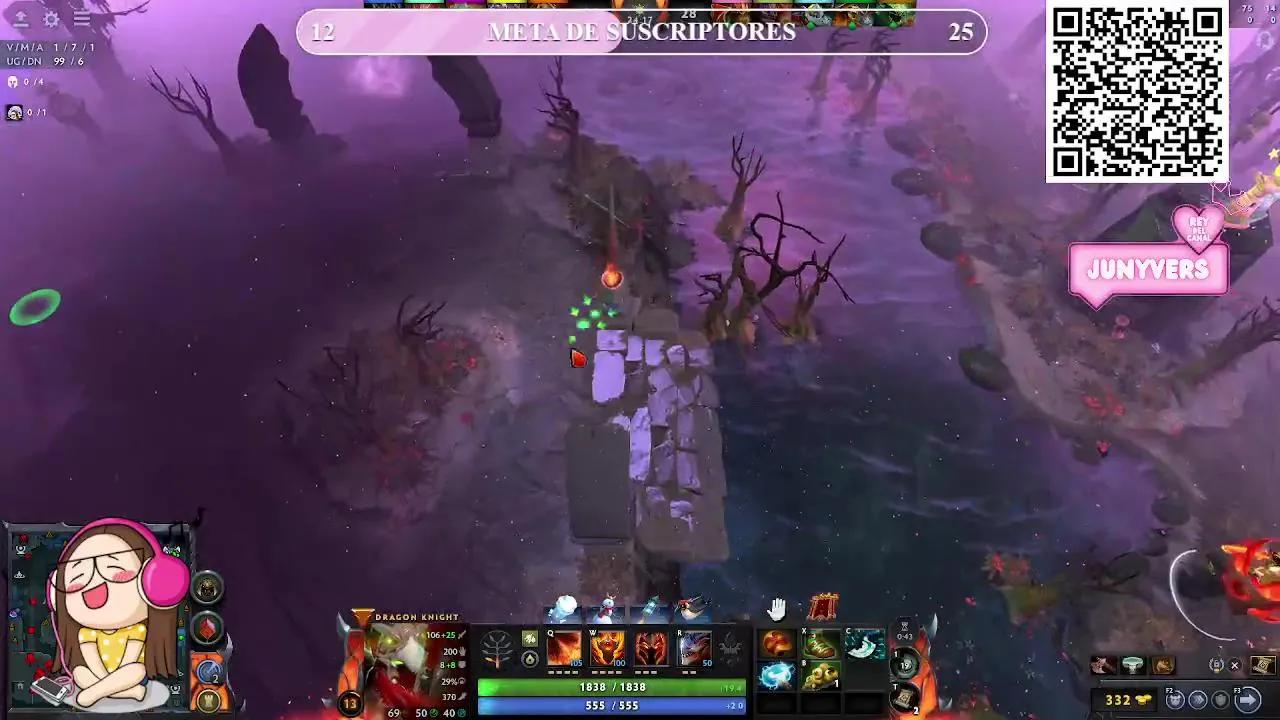Viewport: 1280px width, 720px height.
Task: Activate the courier speed burst
Action: coord(1197,698)
